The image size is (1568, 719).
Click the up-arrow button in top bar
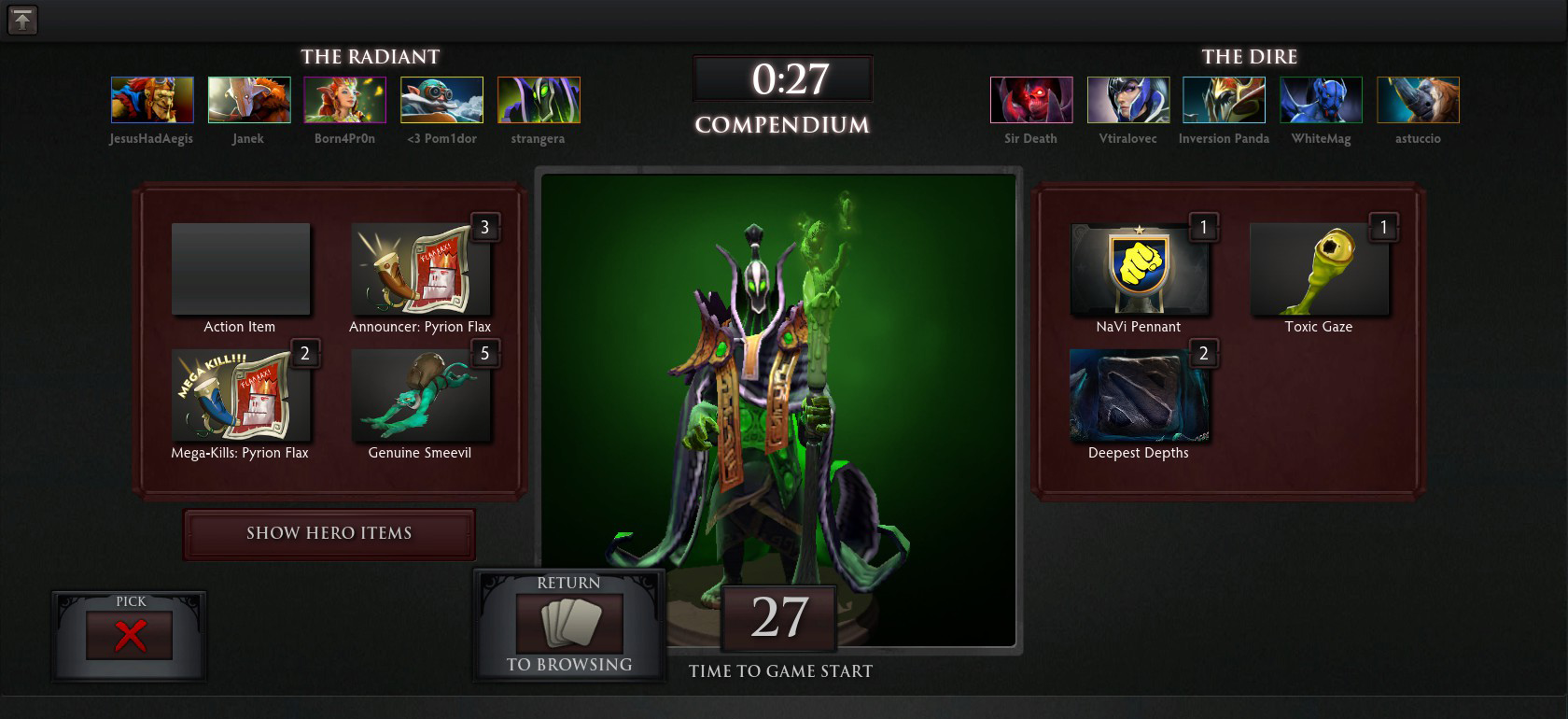(22, 20)
